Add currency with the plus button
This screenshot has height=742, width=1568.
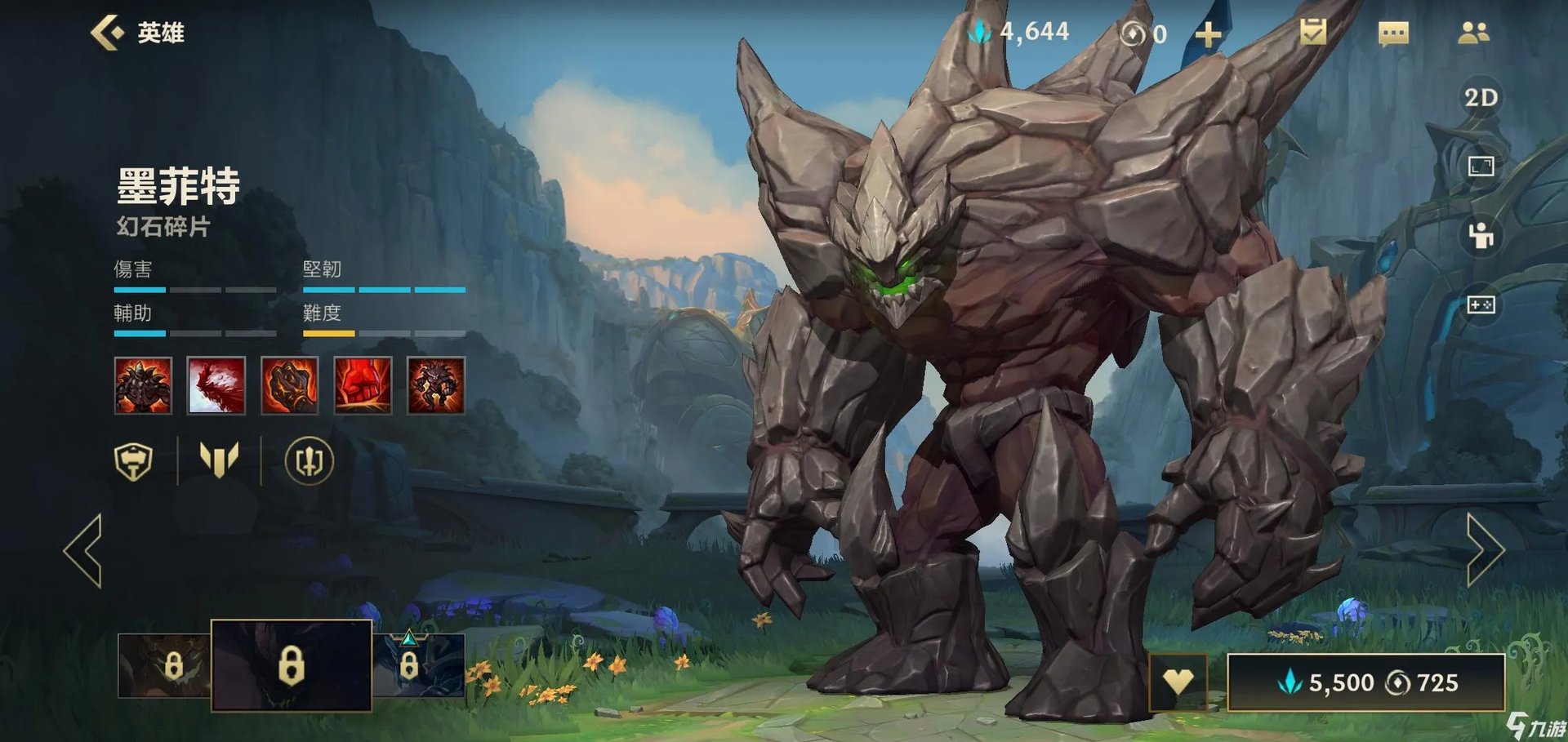(x=1208, y=34)
